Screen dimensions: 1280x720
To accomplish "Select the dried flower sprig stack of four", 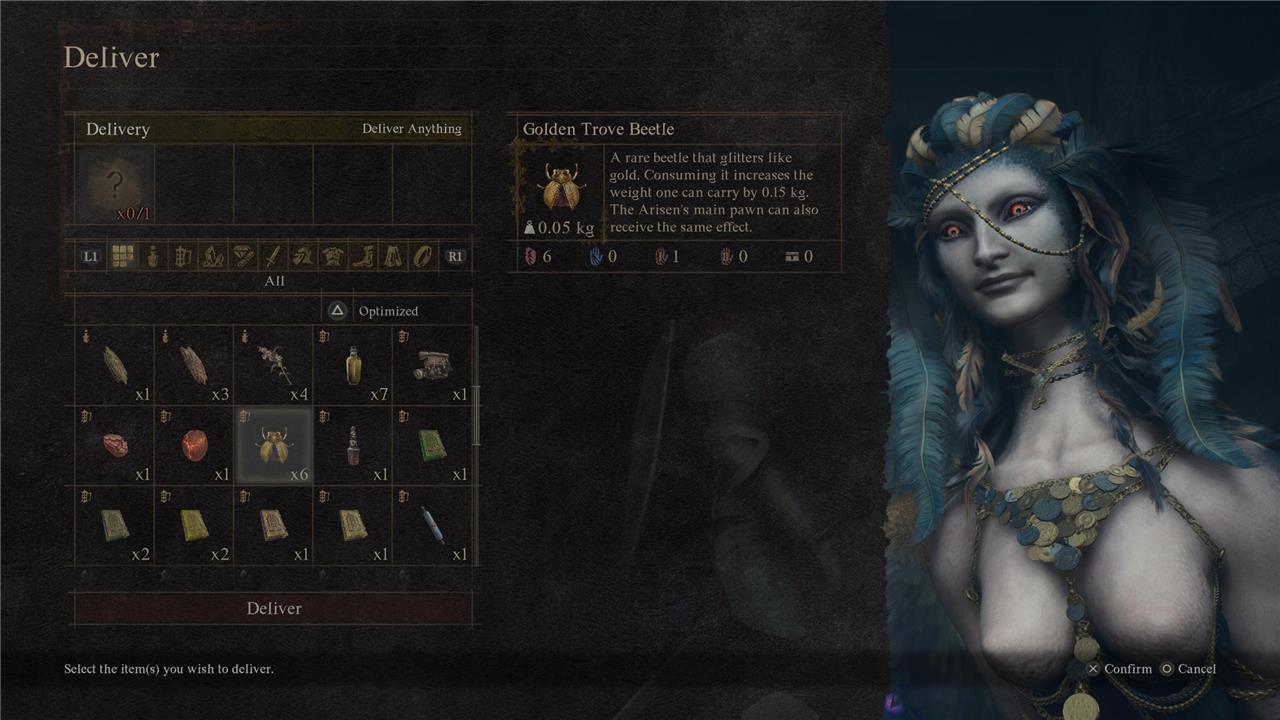I will 273,365.
